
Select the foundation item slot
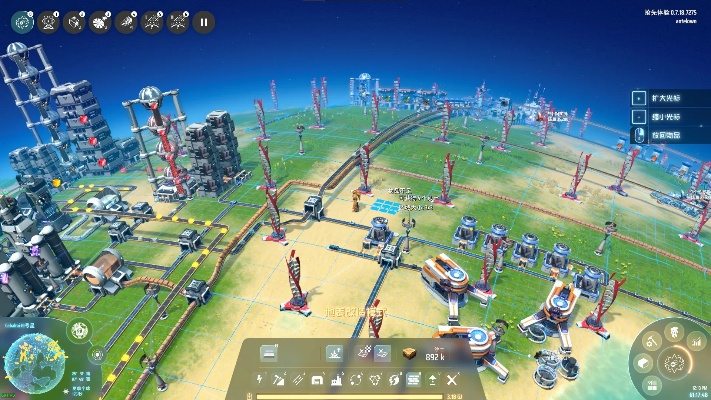click(x=268, y=353)
